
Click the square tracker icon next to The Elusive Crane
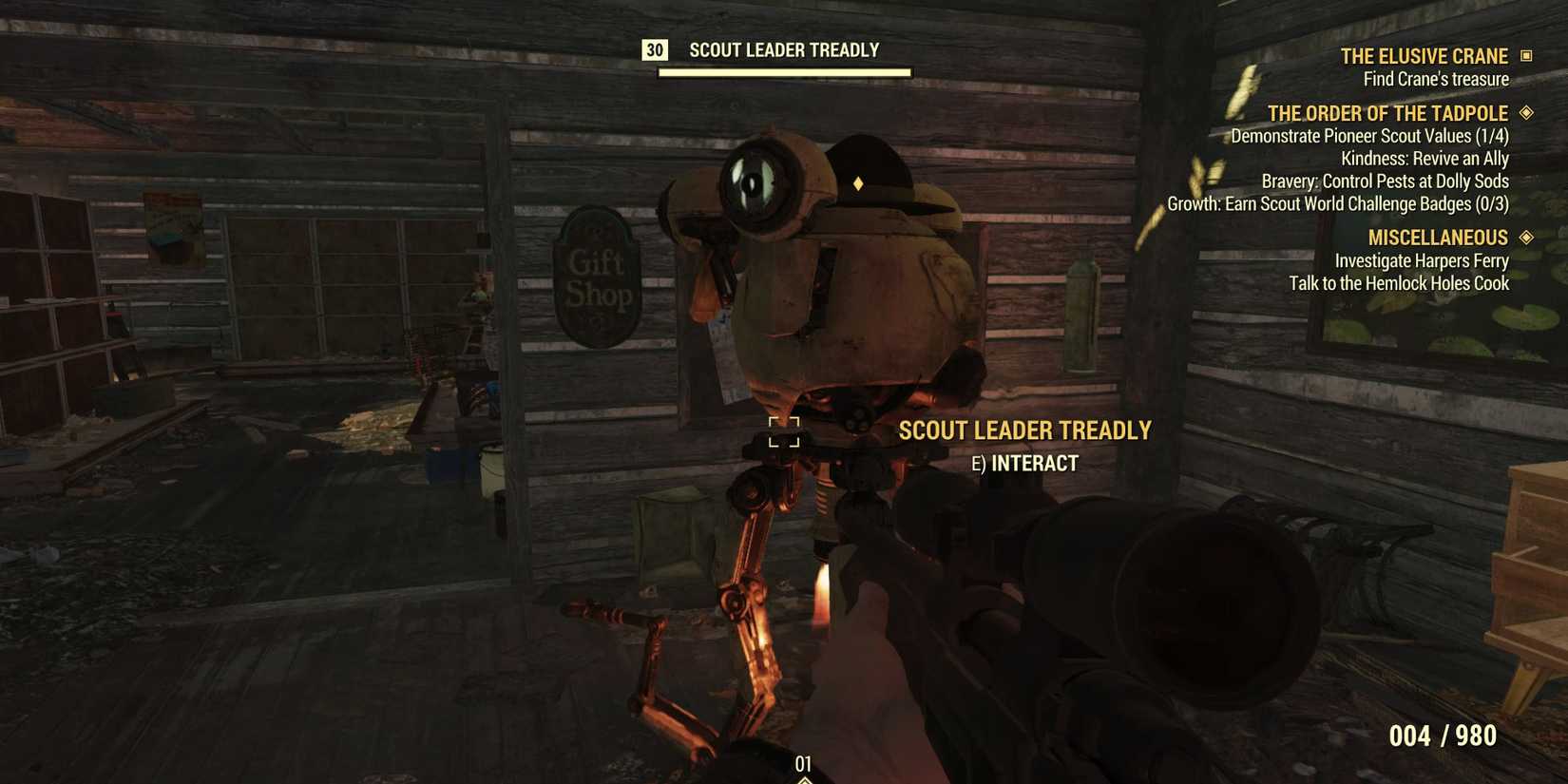click(1528, 56)
